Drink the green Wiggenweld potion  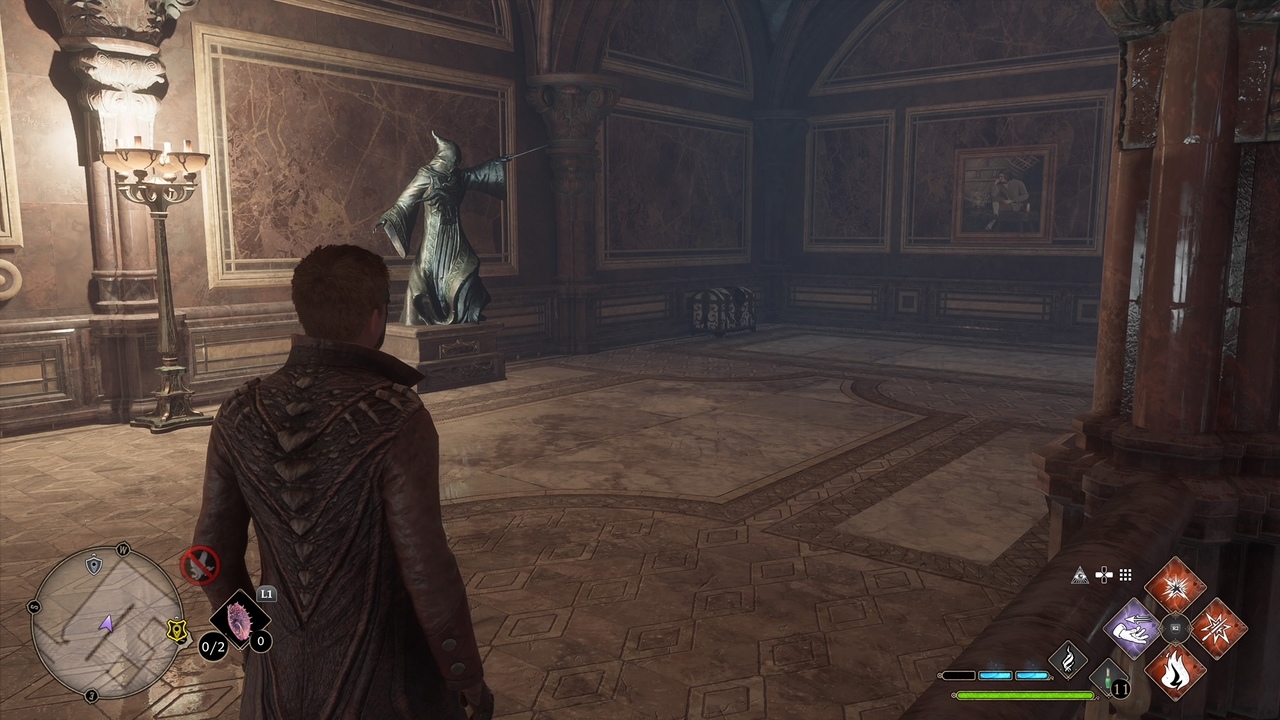(x=1108, y=676)
